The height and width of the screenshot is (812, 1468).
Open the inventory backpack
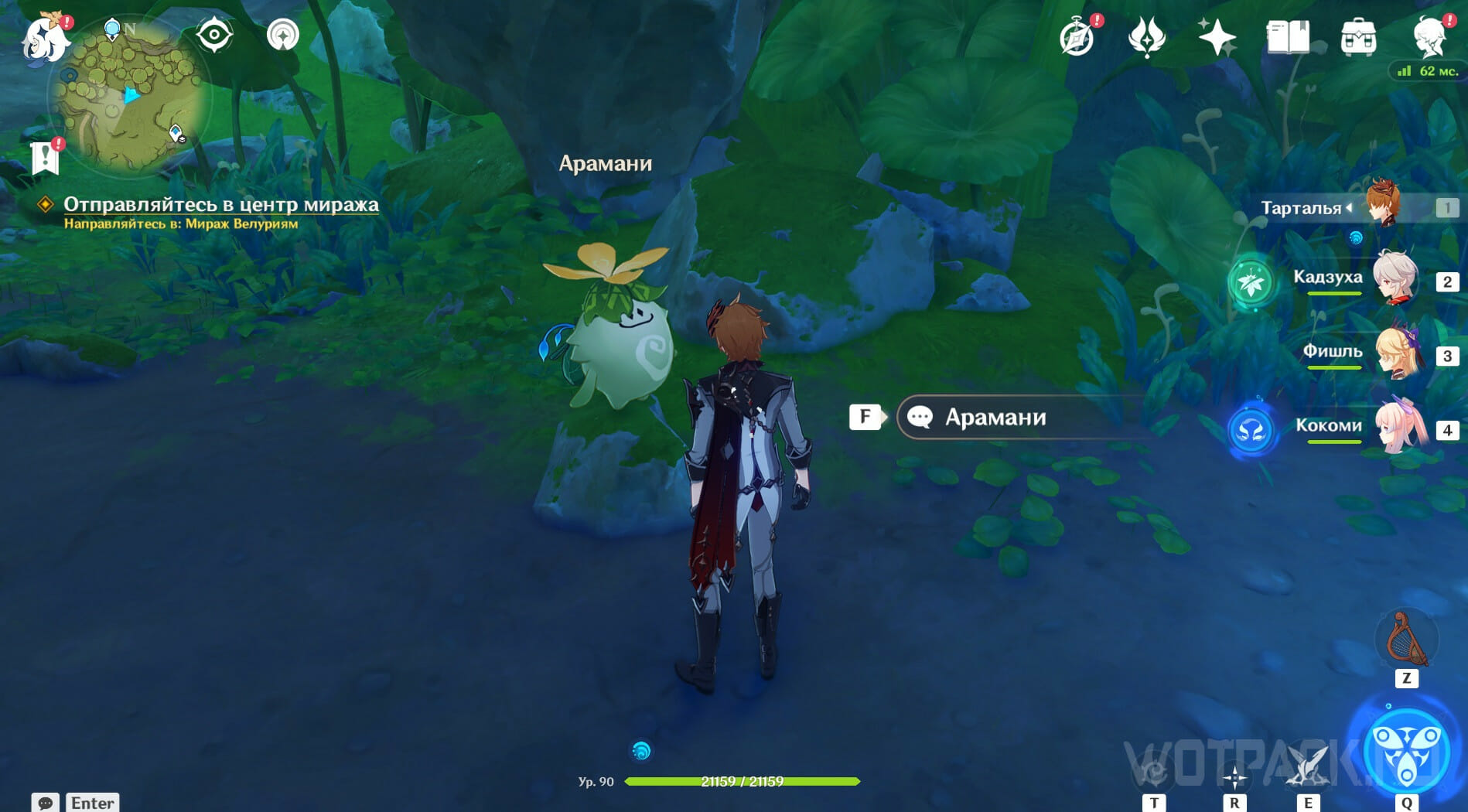[1358, 37]
